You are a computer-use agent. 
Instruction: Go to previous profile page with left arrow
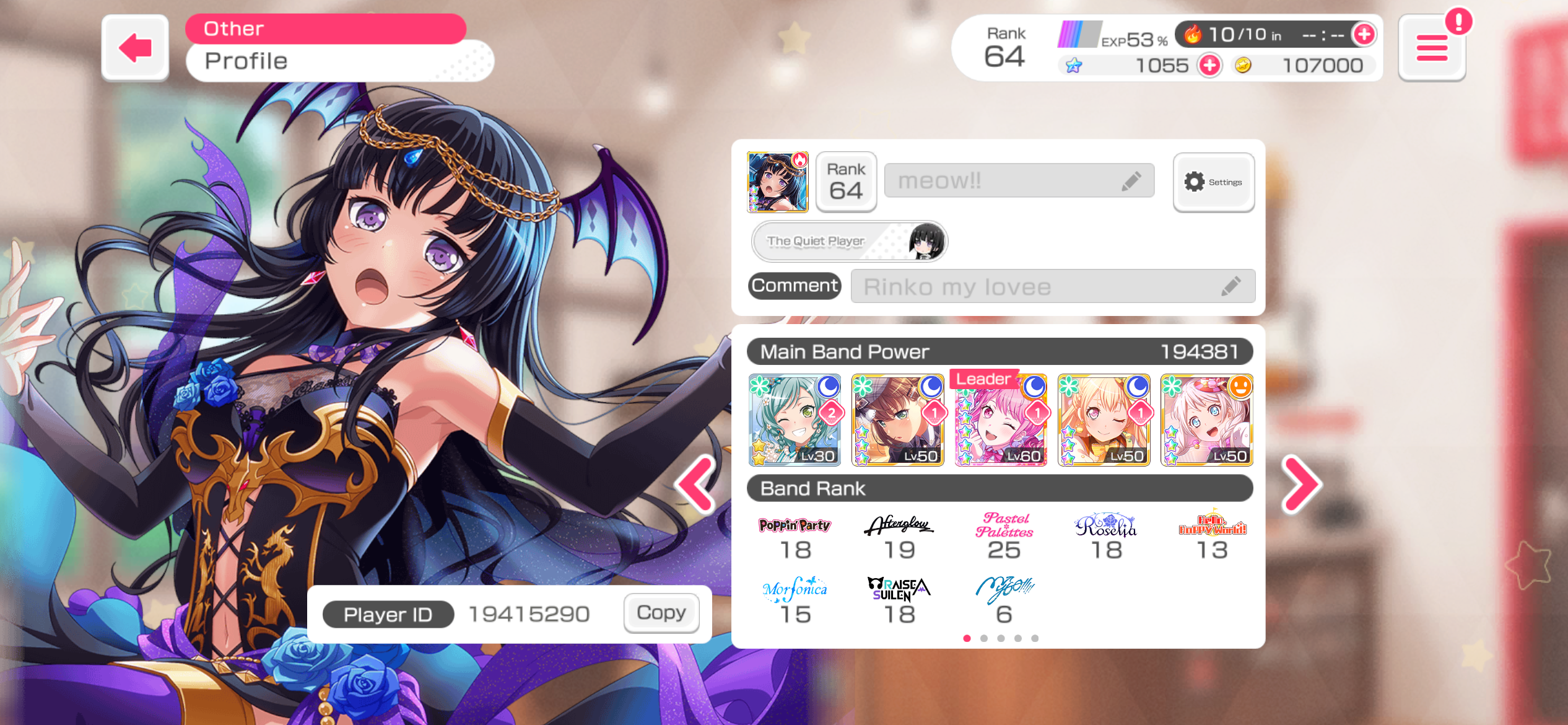pyautogui.click(x=695, y=485)
